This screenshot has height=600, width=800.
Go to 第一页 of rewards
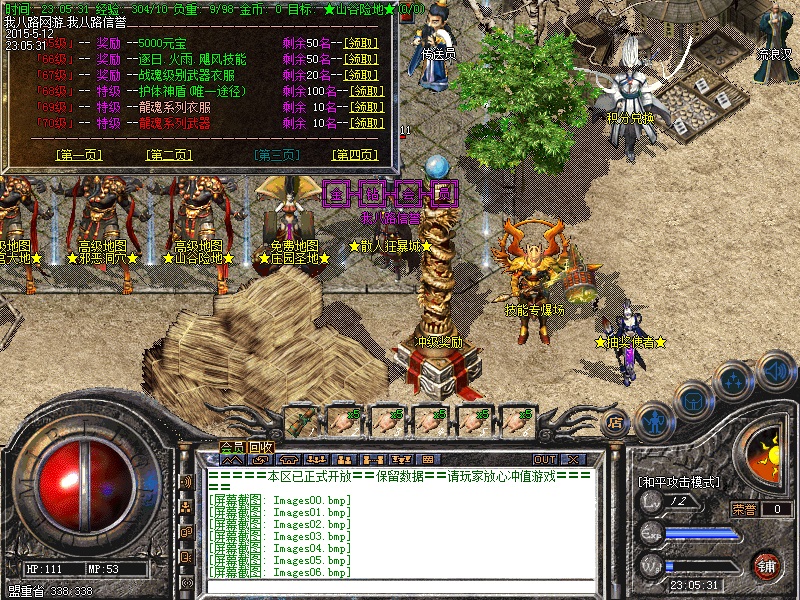coord(79,155)
